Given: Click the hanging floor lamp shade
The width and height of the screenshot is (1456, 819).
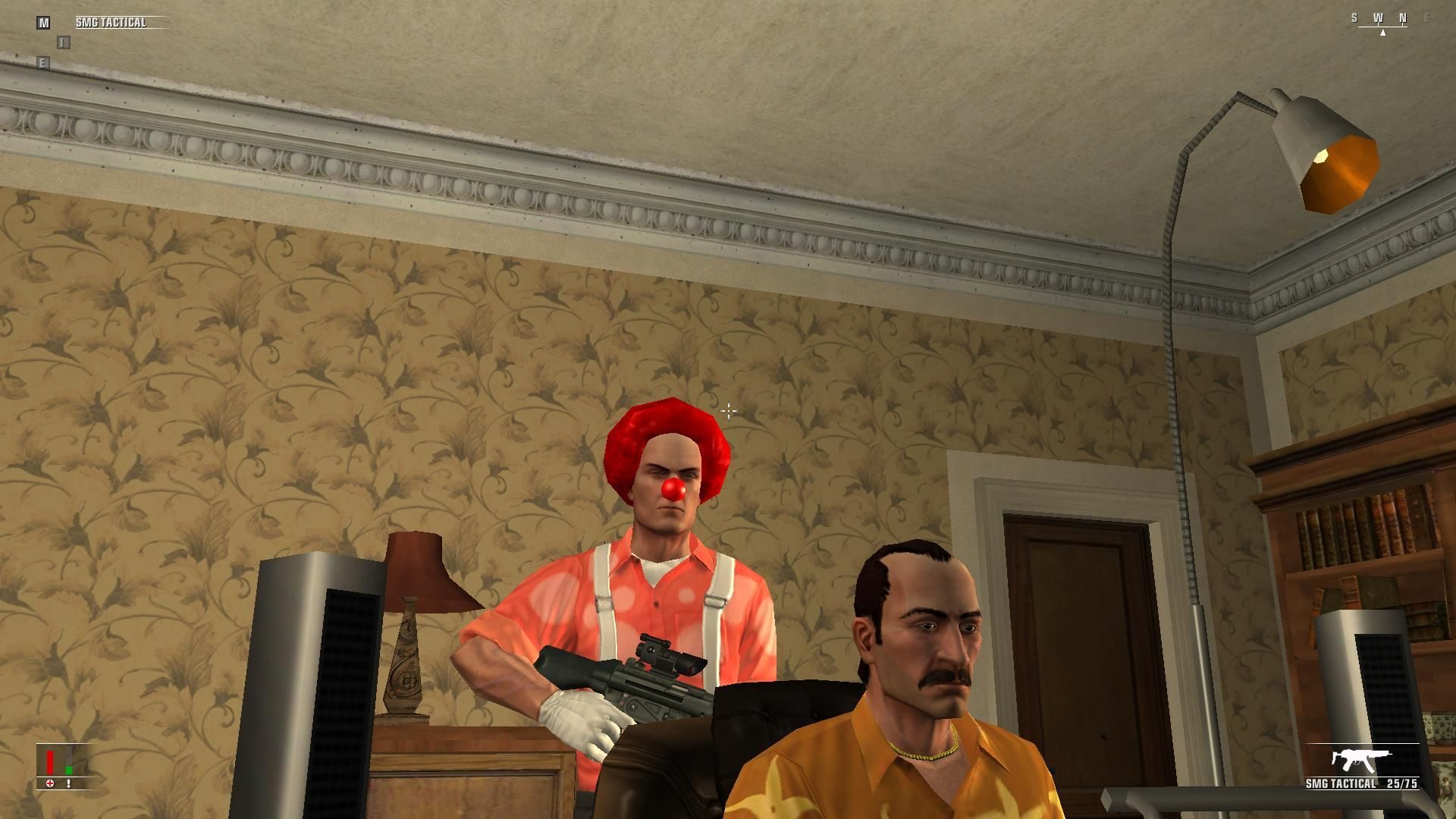Looking at the screenshot, I should (x=1327, y=148).
